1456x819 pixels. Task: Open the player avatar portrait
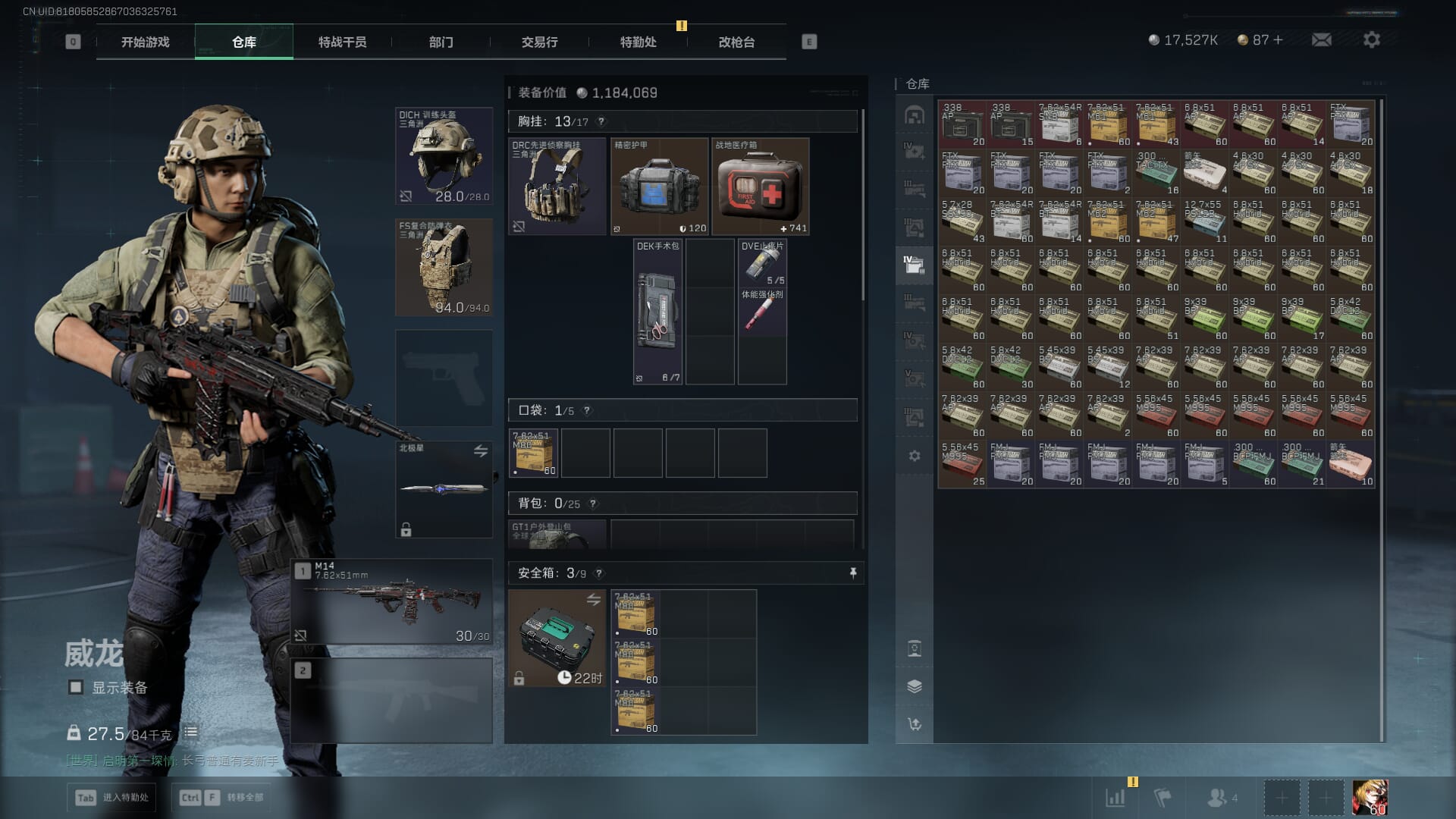click(x=1370, y=798)
